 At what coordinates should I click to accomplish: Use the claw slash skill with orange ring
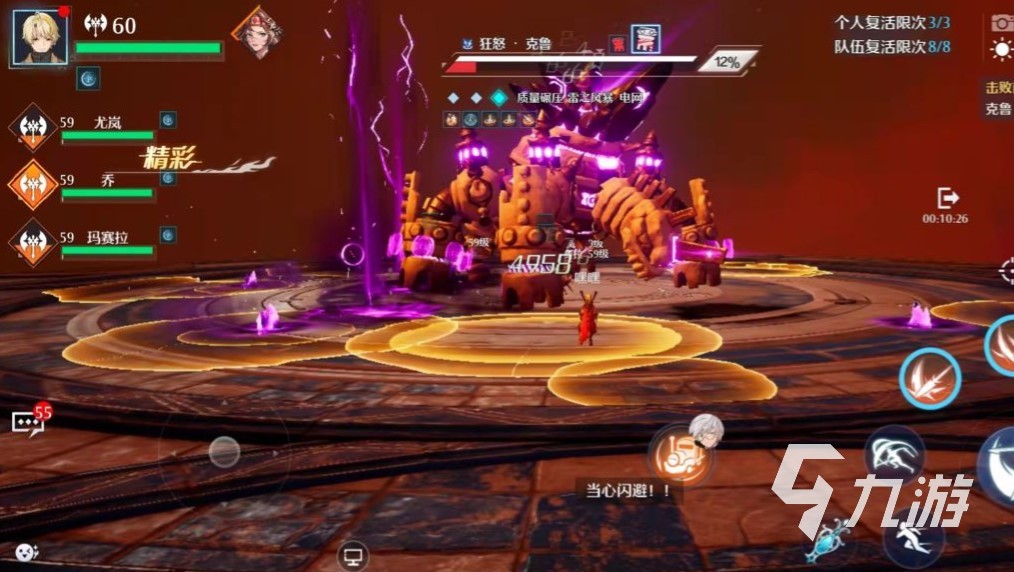929,379
